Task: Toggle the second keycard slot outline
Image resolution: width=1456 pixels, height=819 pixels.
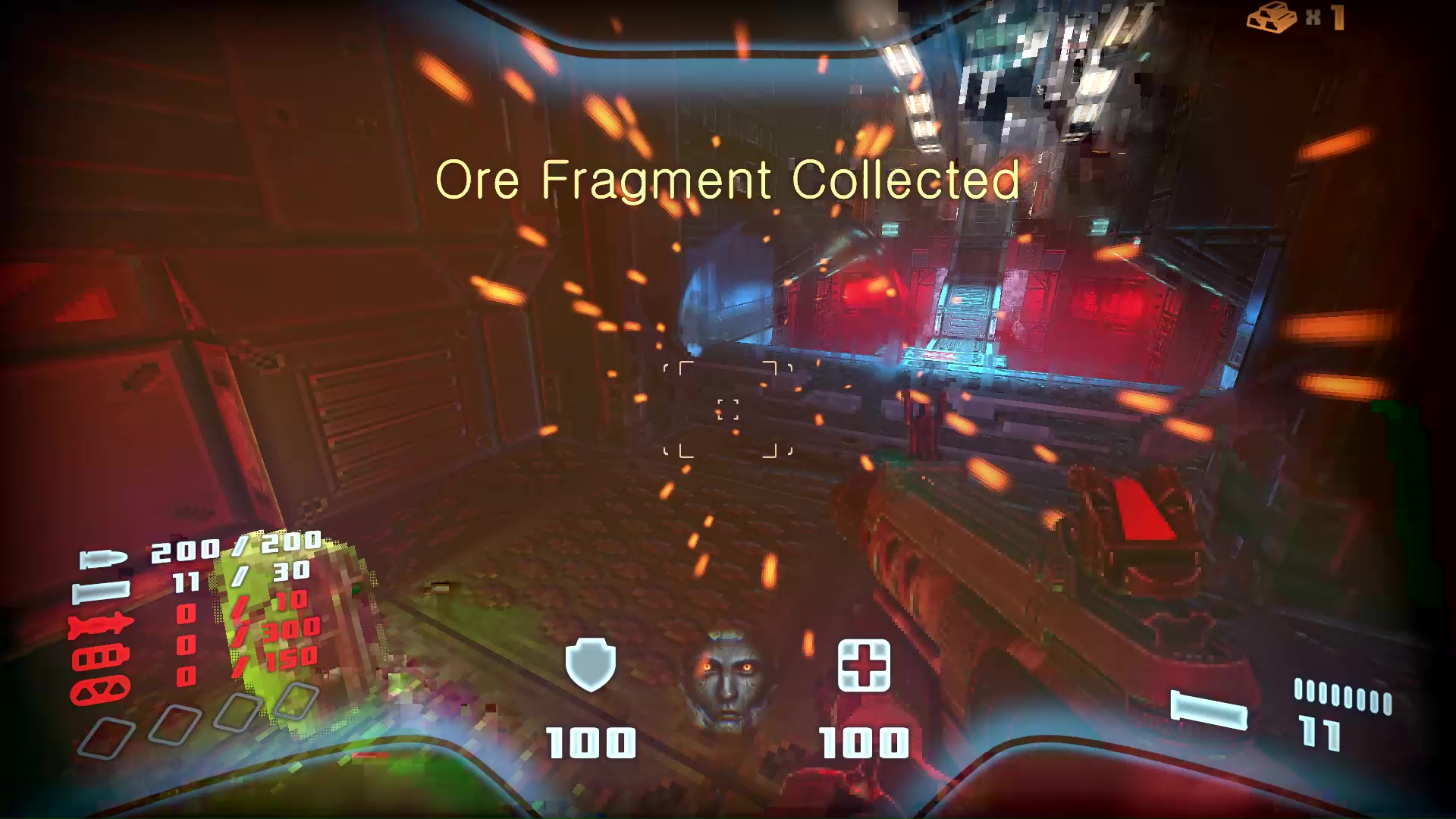Action: pyautogui.click(x=173, y=726)
